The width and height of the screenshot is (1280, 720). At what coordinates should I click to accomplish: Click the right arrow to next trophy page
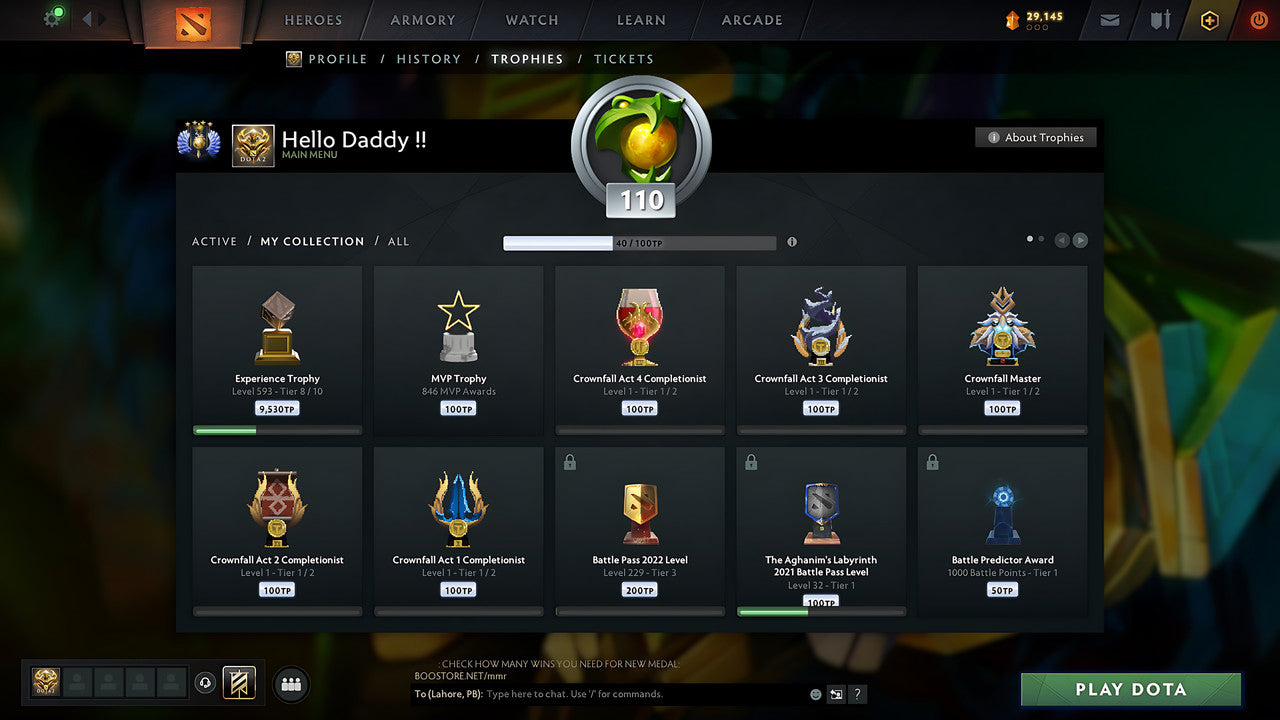point(1081,240)
